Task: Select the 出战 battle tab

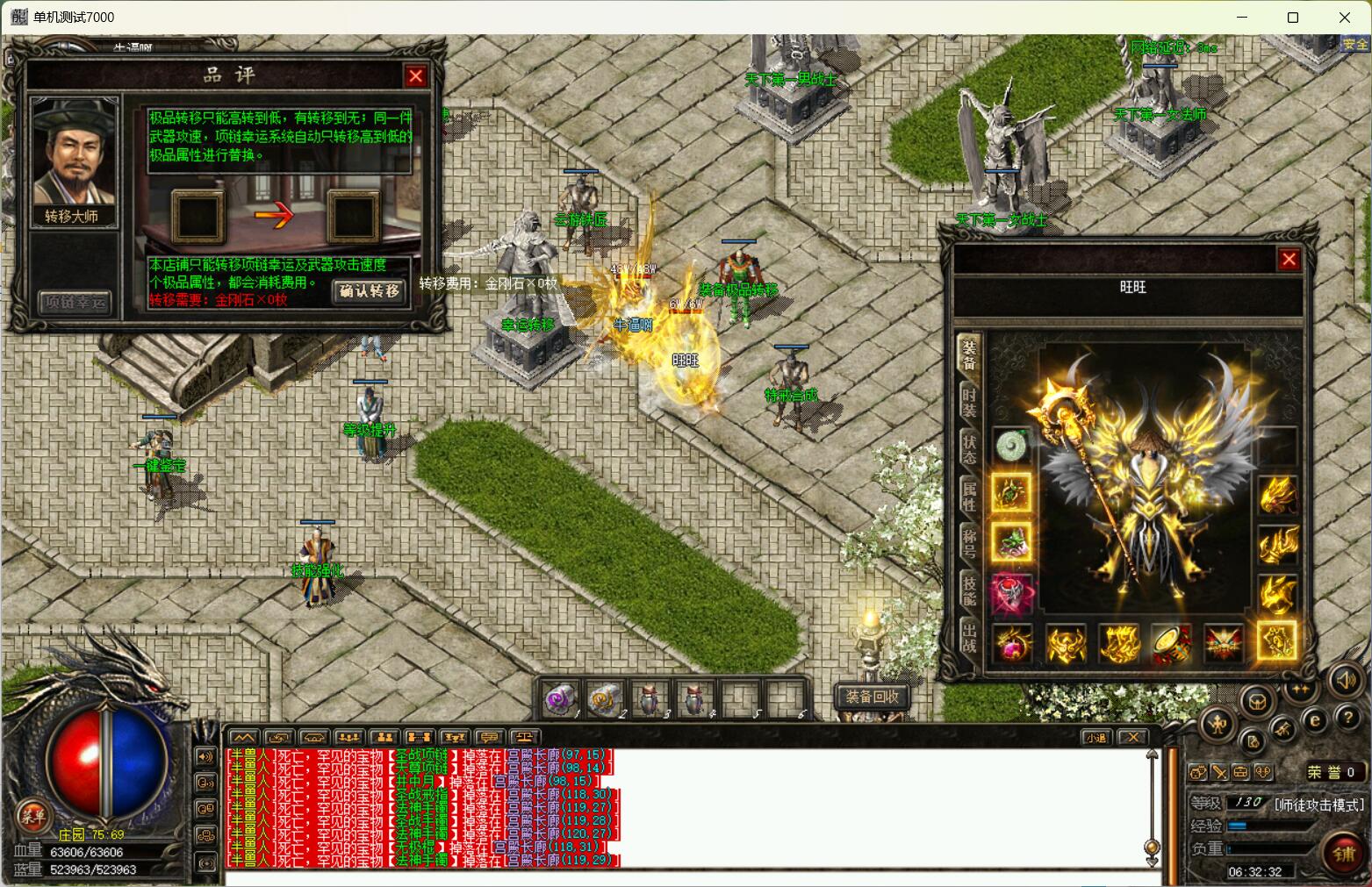Action: pos(969,638)
